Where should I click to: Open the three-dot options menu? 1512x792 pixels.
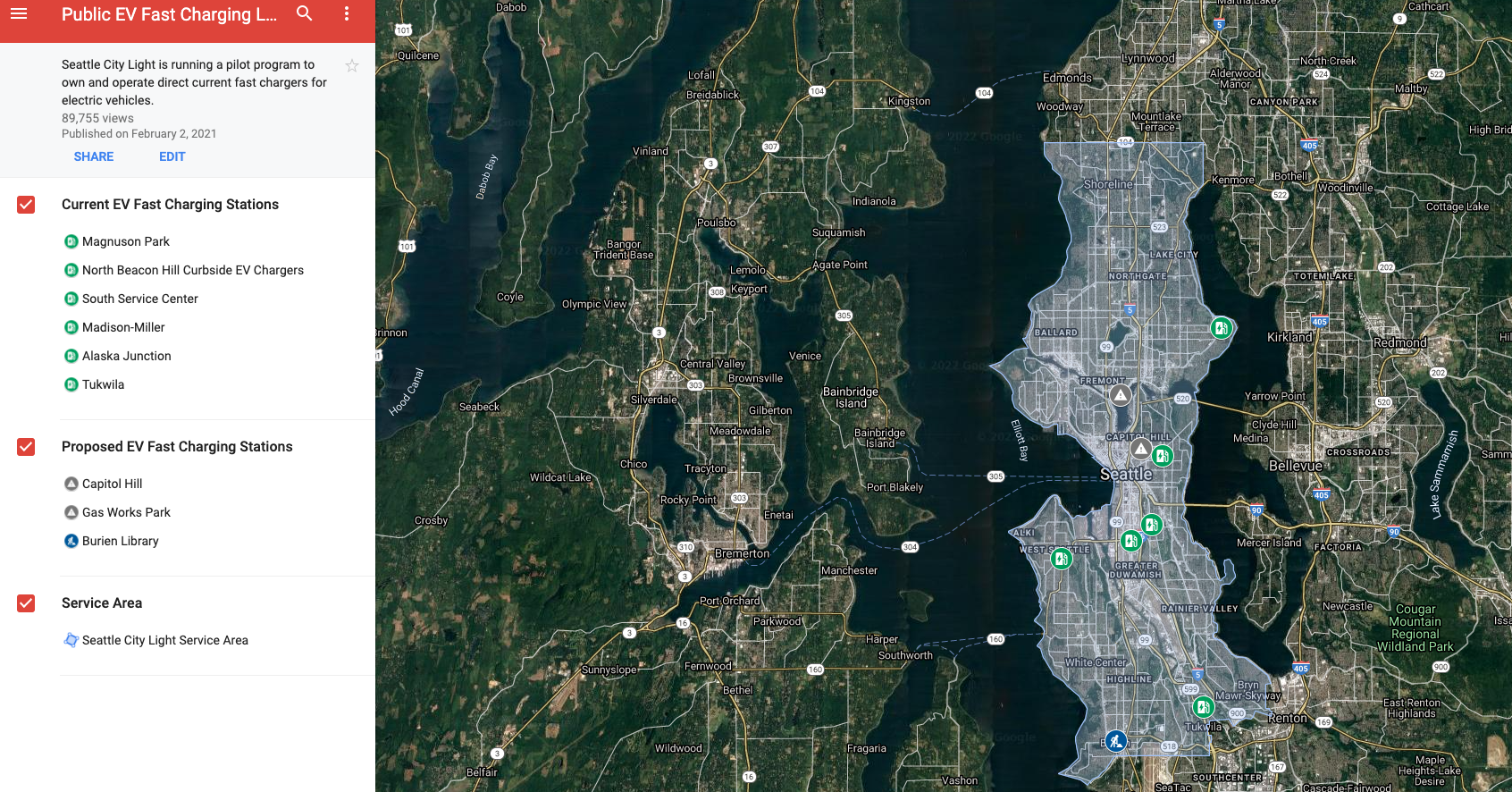pos(347,14)
